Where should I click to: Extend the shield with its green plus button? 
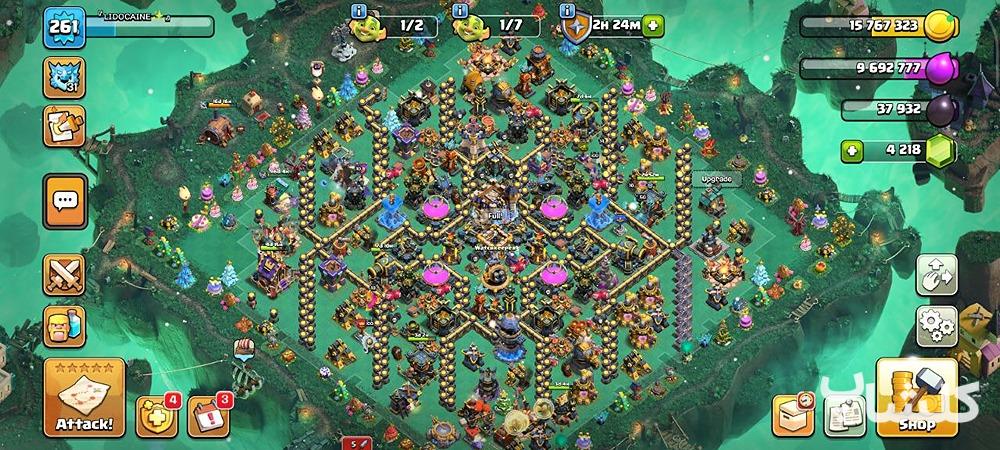click(x=653, y=26)
